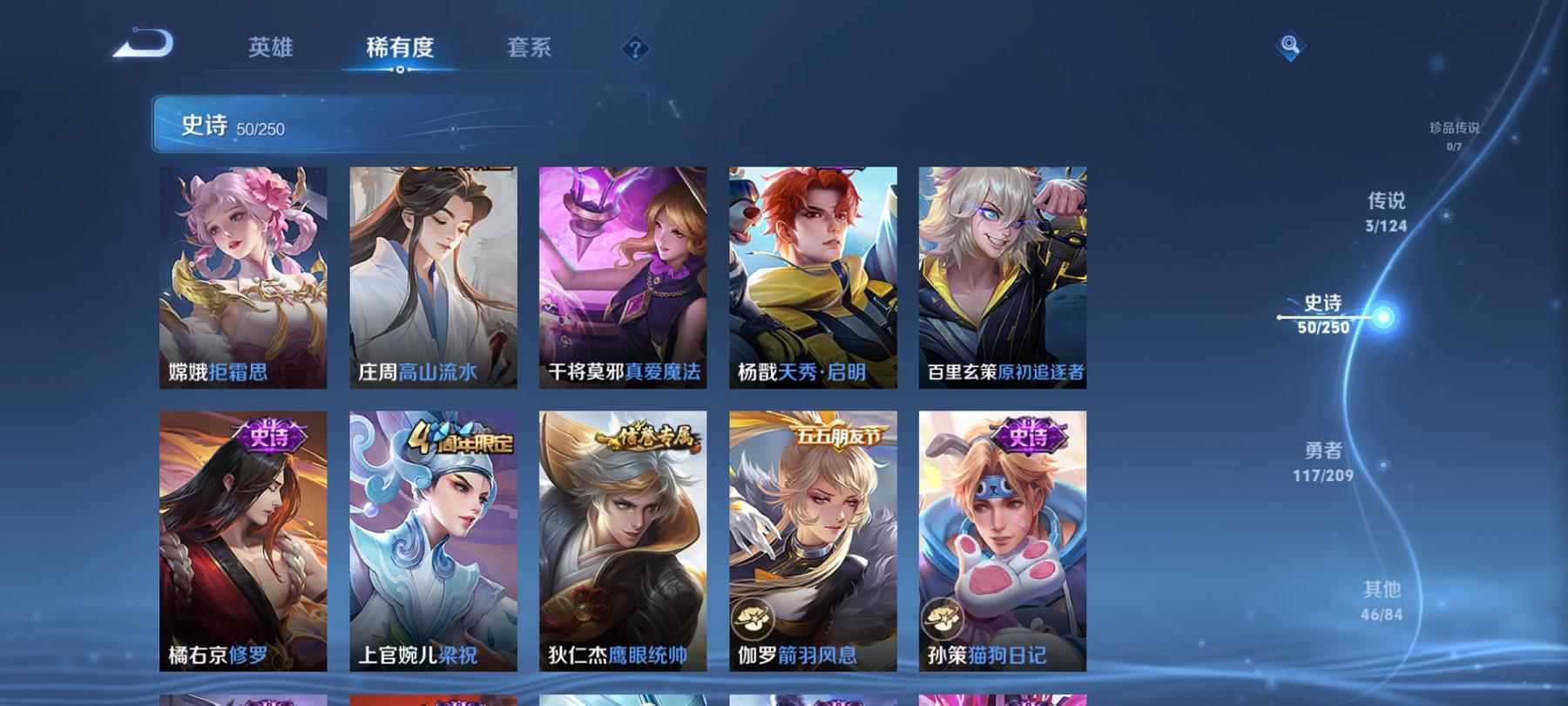Image resolution: width=1568 pixels, height=706 pixels.
Task: Open 杨戬天秀·启明 skin details
Action: click(x=813, y=275)
